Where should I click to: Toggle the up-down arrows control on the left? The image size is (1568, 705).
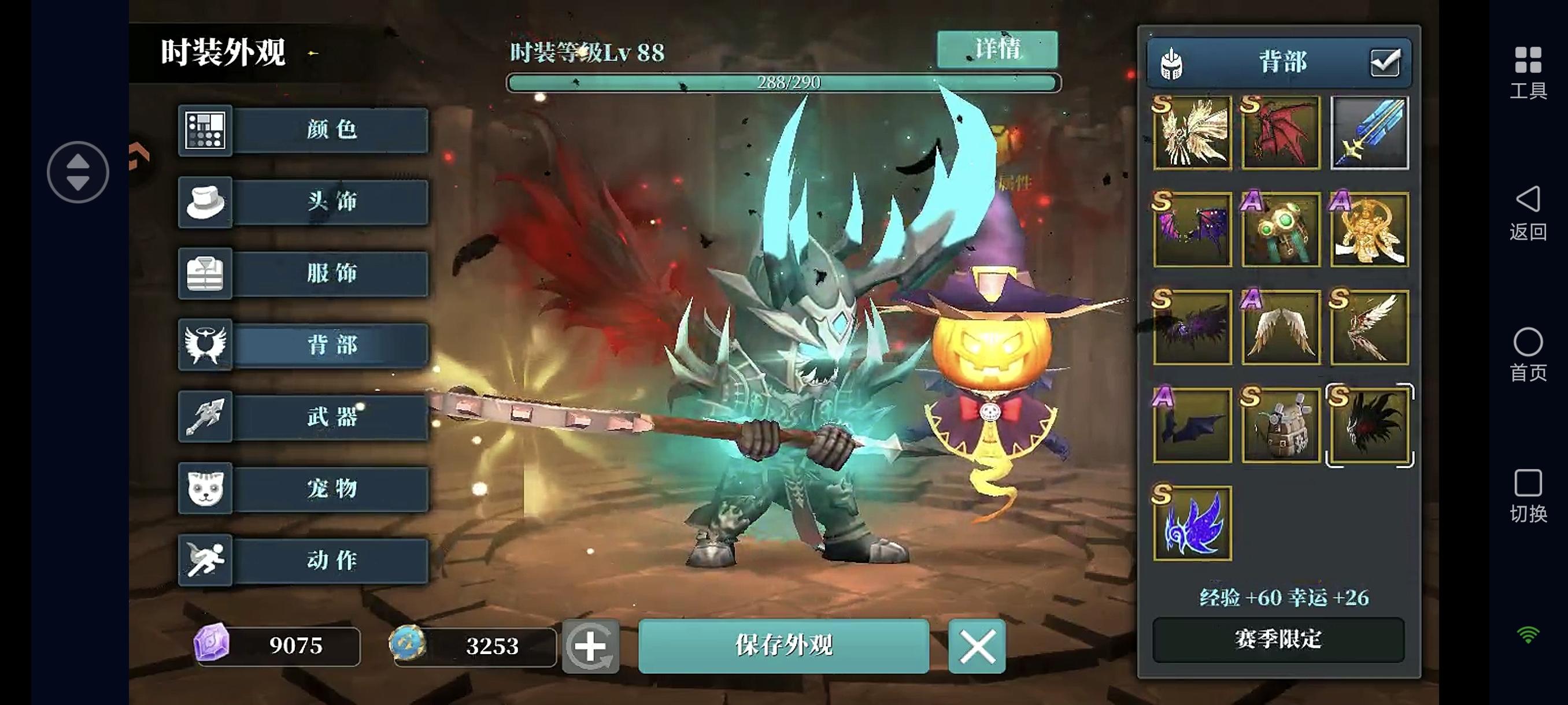click(x=78, y=172)
